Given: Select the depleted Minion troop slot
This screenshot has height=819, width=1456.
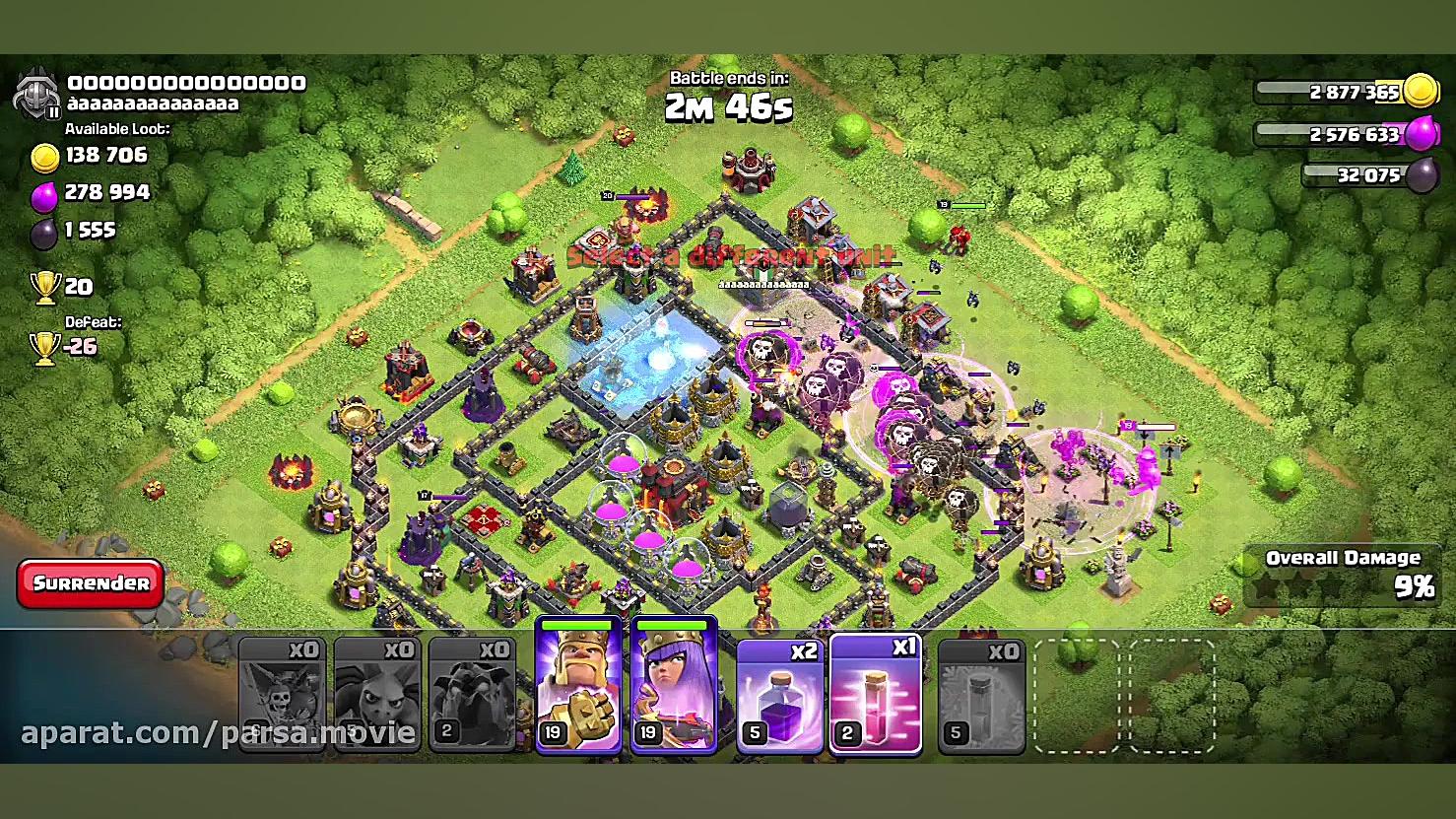Looking at the screenshot, I should [x=377, y=696].
